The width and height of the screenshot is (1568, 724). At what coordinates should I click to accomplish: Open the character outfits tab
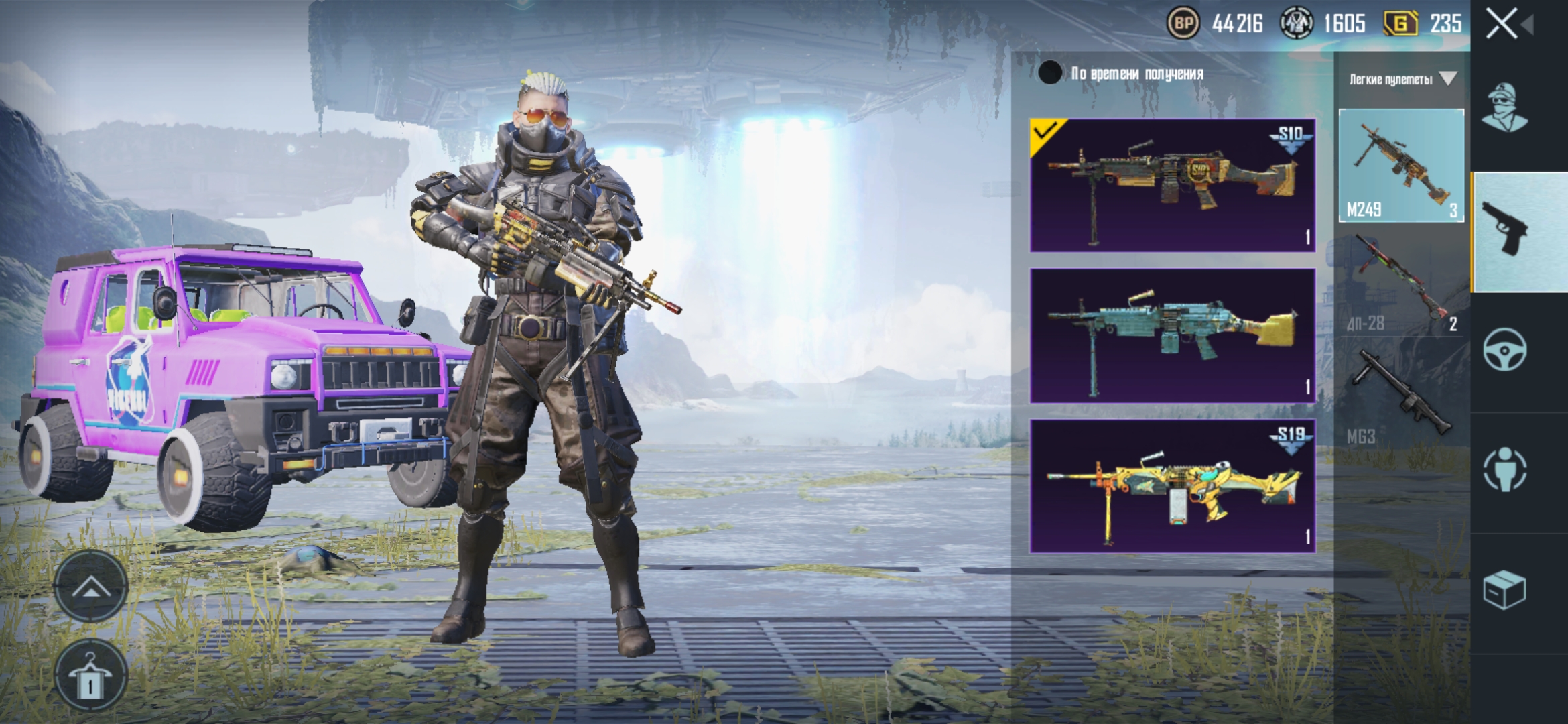(1504, 109)
